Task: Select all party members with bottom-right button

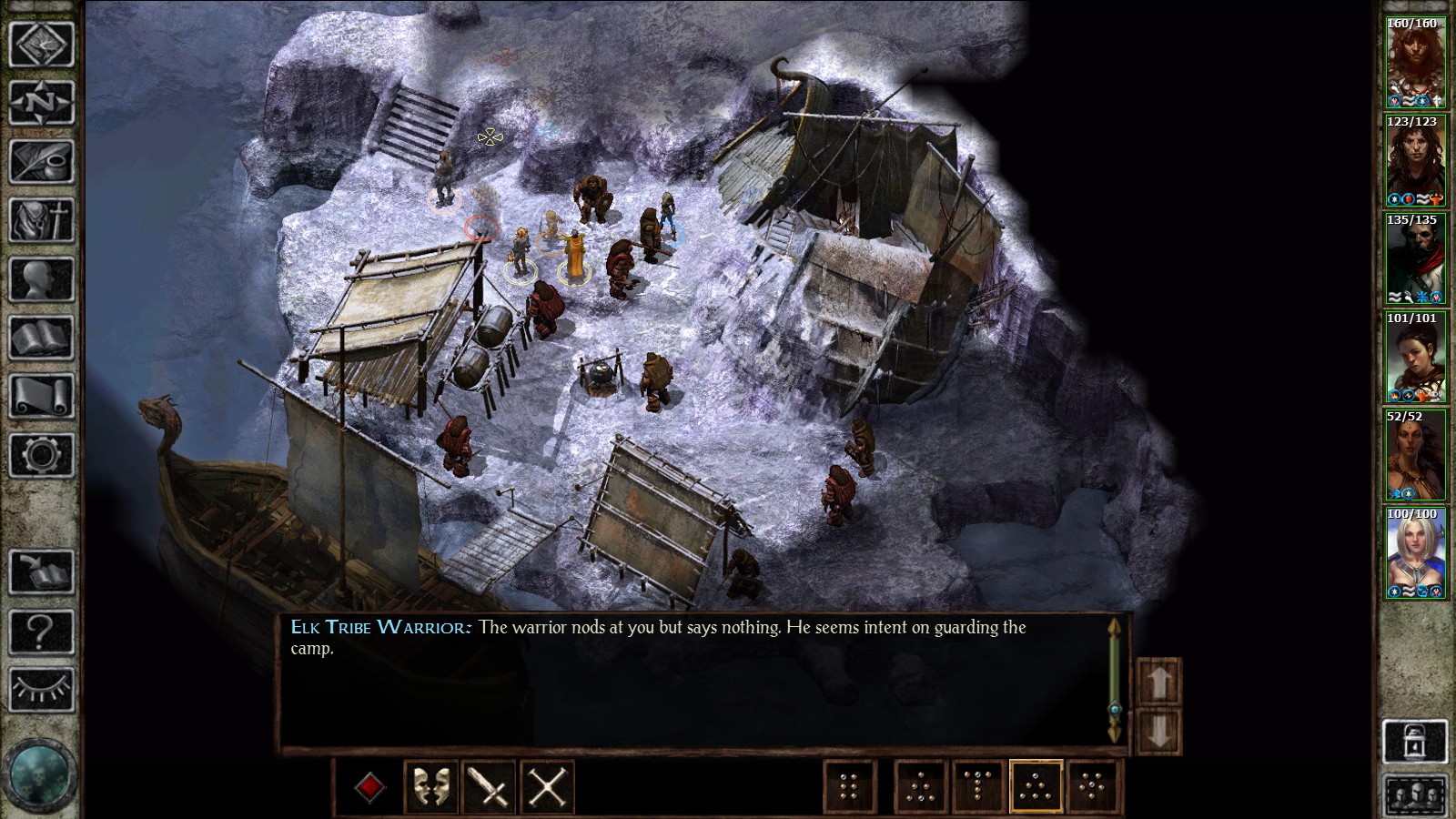Action: [x=1415, y=796]
